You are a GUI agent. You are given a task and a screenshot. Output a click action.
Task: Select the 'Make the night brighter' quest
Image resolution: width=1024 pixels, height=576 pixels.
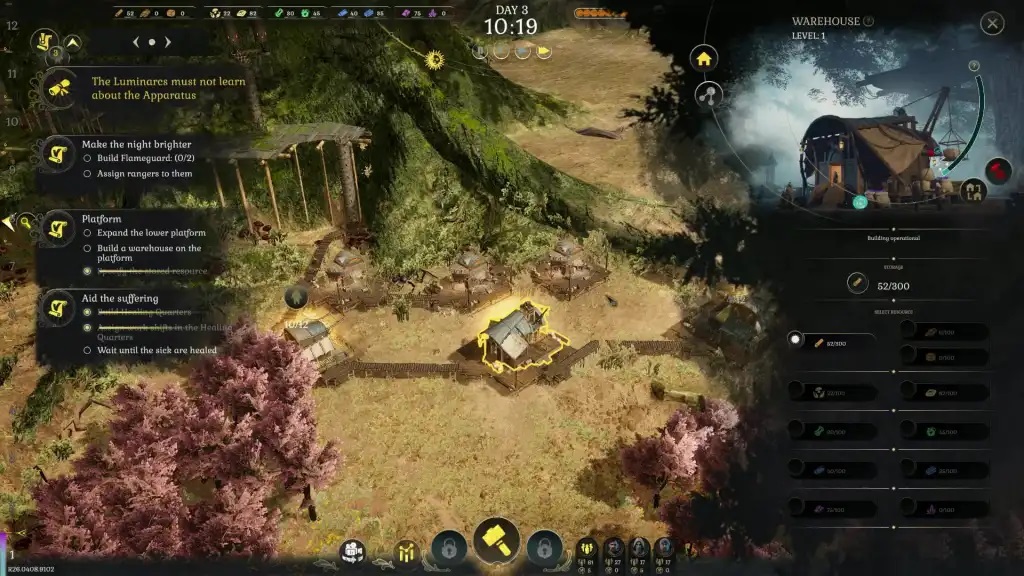point(137,144)
